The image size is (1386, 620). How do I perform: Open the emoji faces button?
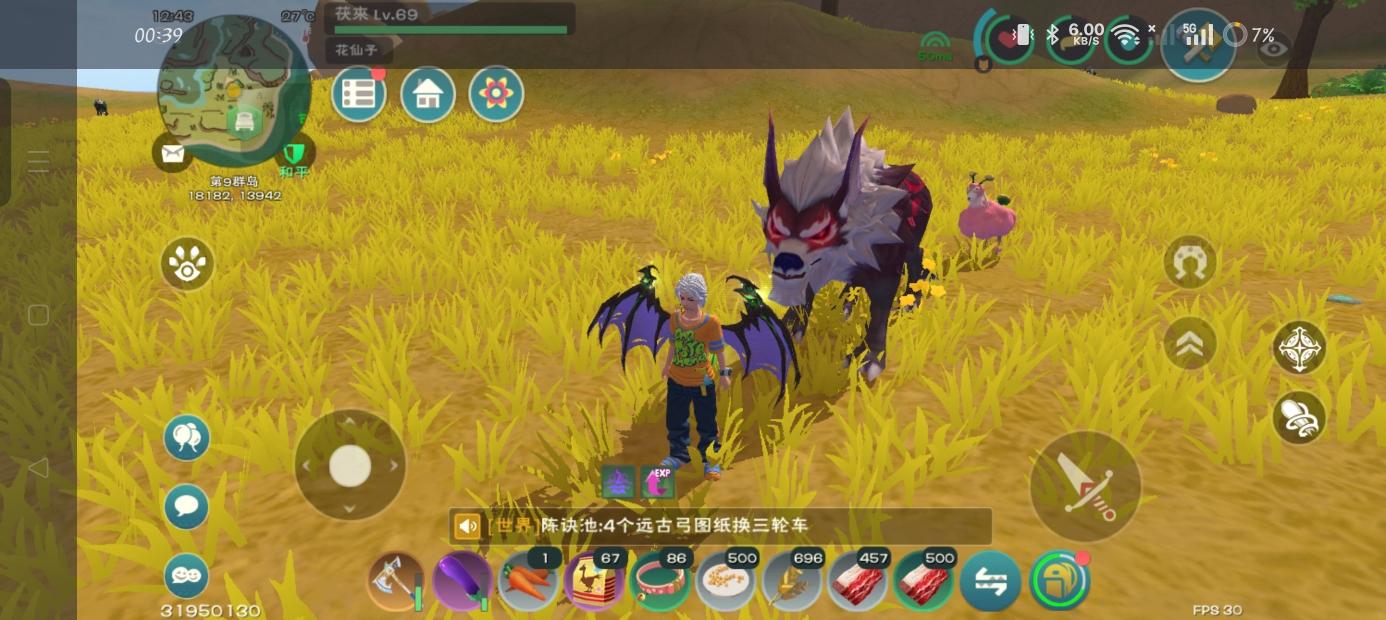[187, 576]
